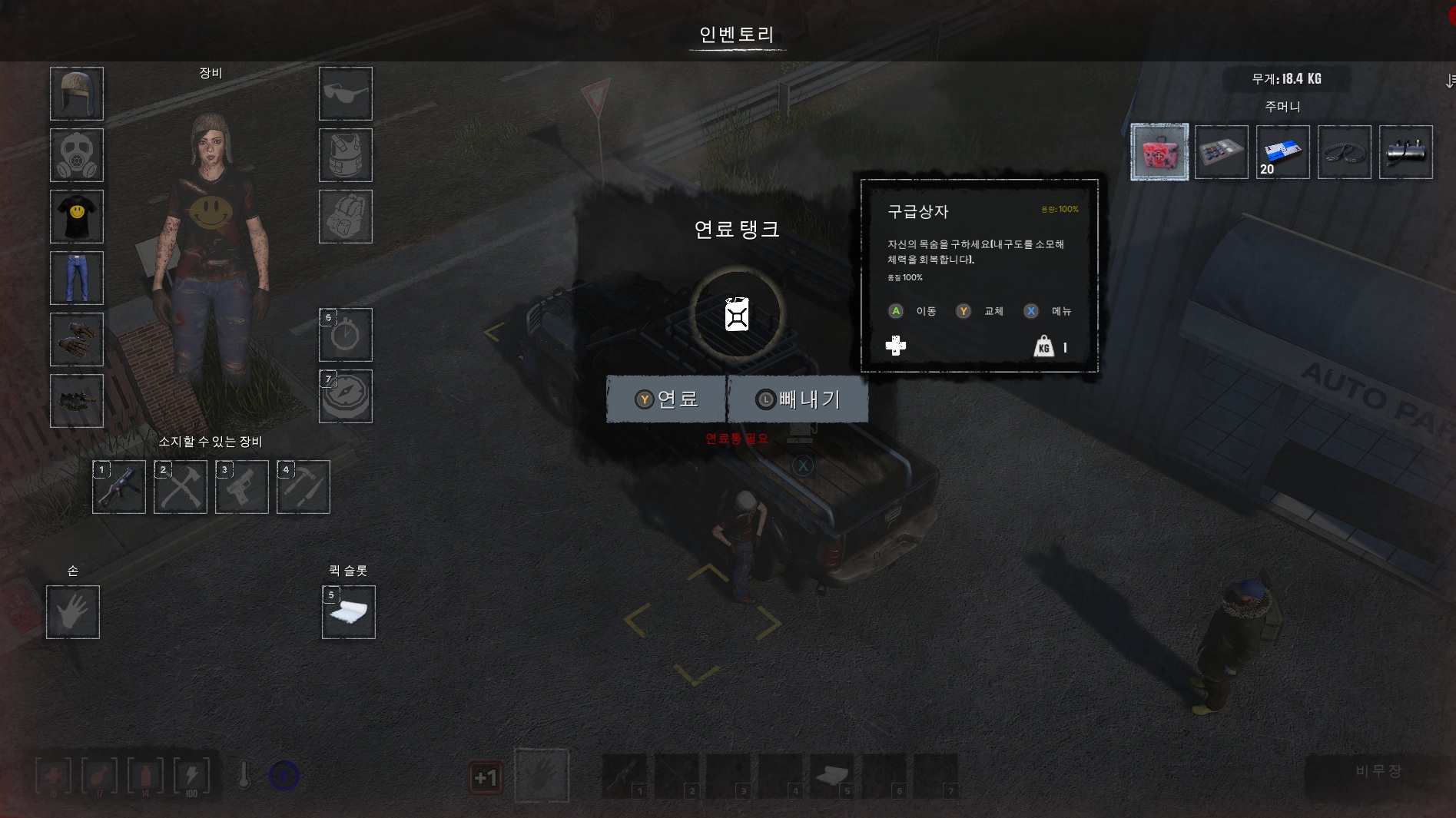Viewport: 1456px width, 818px height.
Task: Click the 빼내기 (siphon) button
Action: pos(798,399)
